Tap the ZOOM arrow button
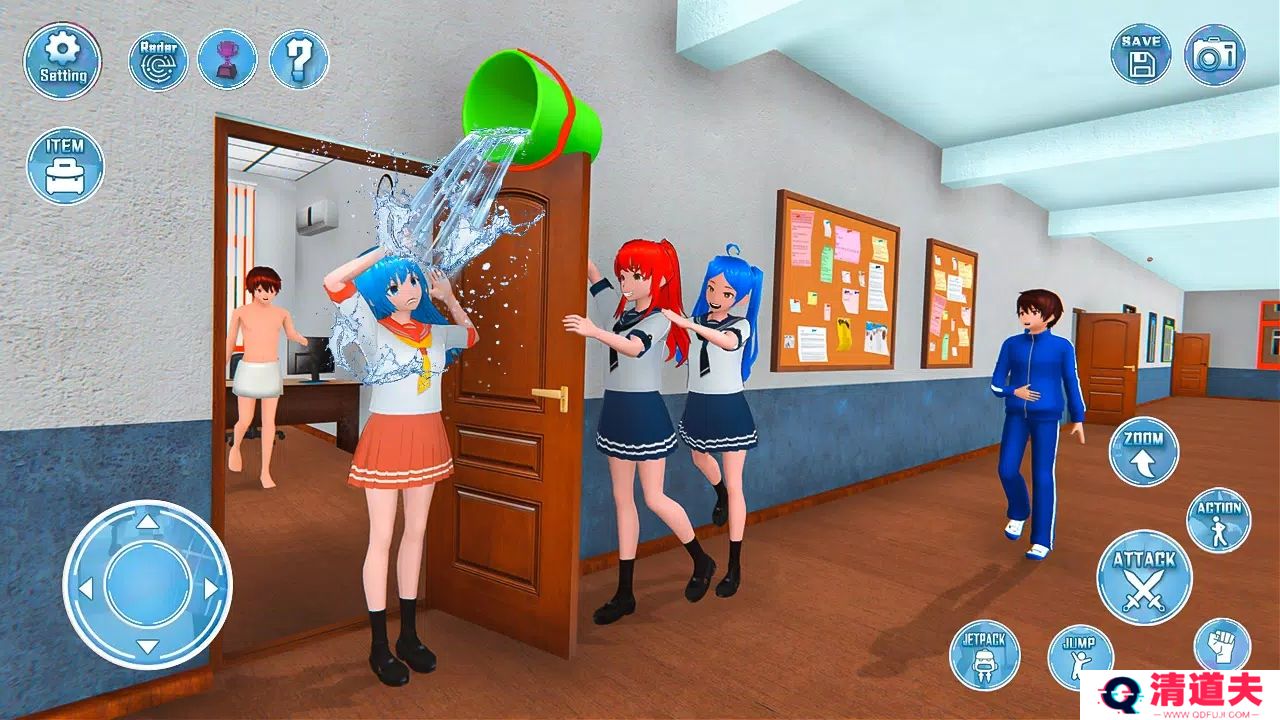This screenshot has width=1280, height=720. point(1143,452)
